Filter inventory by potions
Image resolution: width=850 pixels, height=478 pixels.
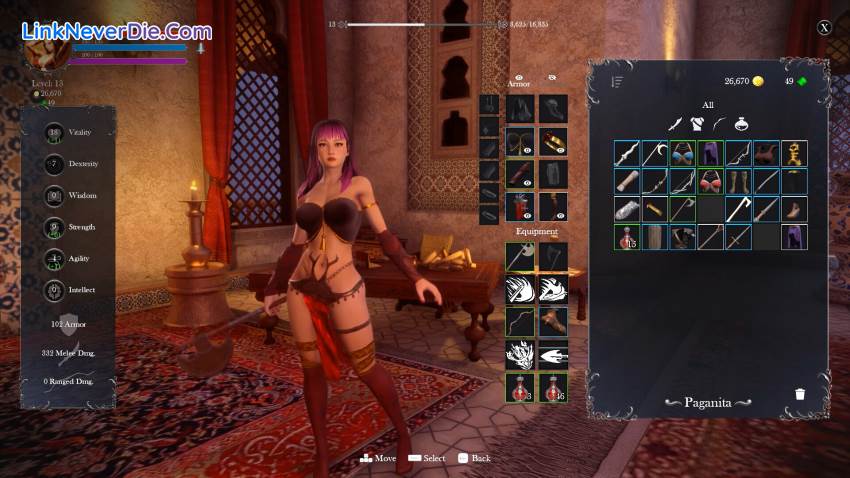(x=741, y=124)
